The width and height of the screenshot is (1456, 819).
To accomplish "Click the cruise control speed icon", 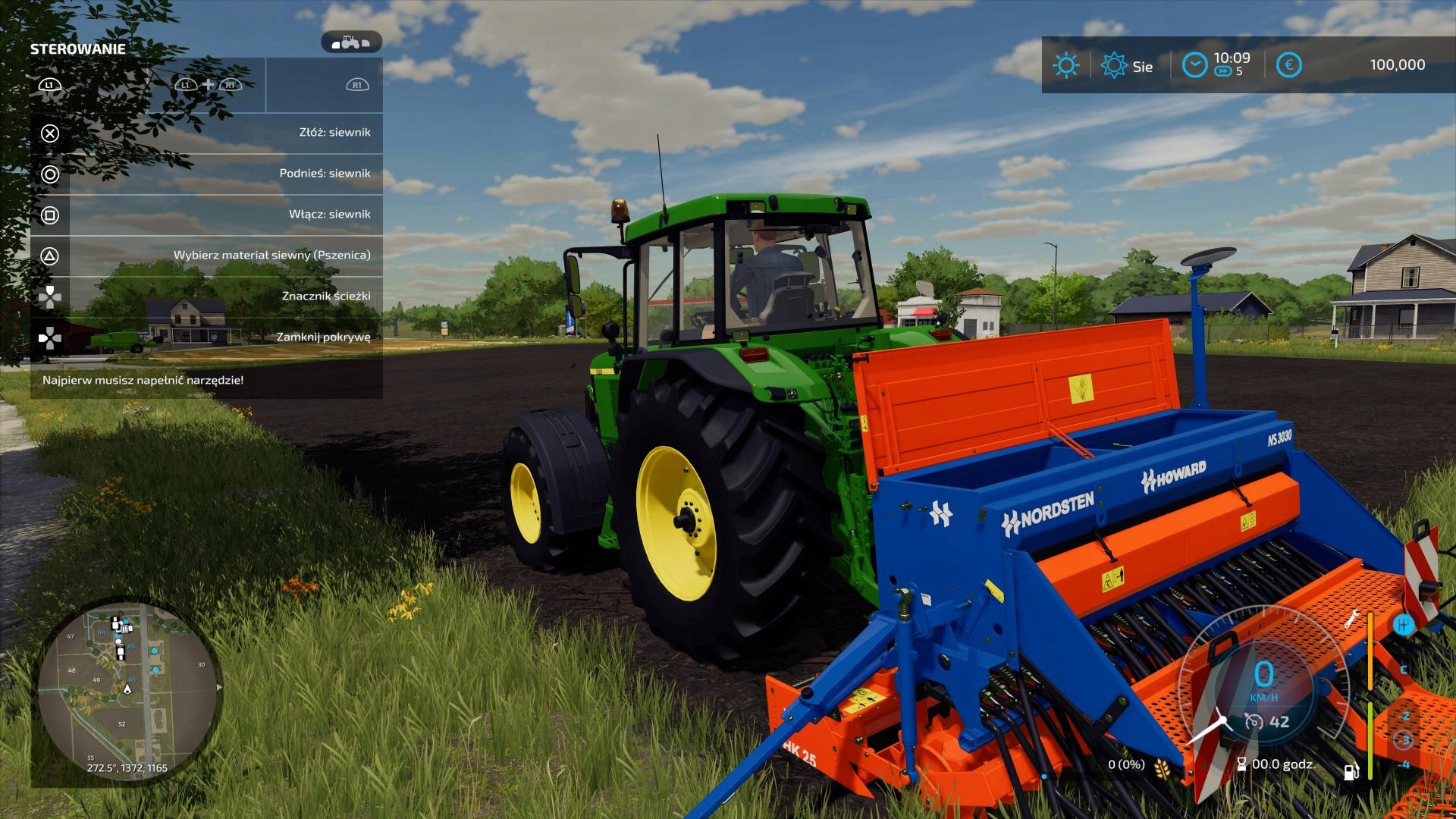I will [x=1254, y=722].
